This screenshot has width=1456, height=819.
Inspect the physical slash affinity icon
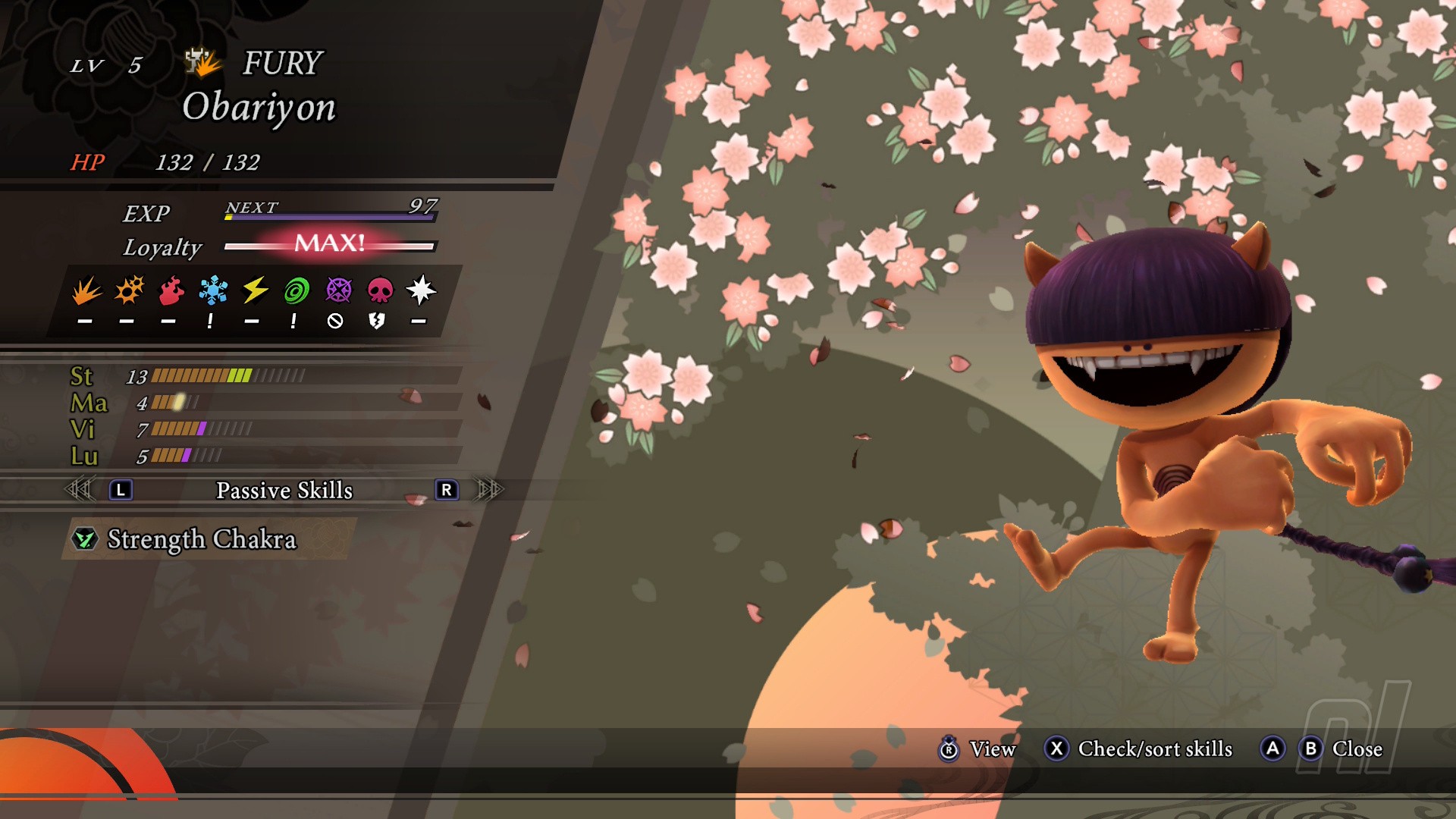click(x=86, y=290)
